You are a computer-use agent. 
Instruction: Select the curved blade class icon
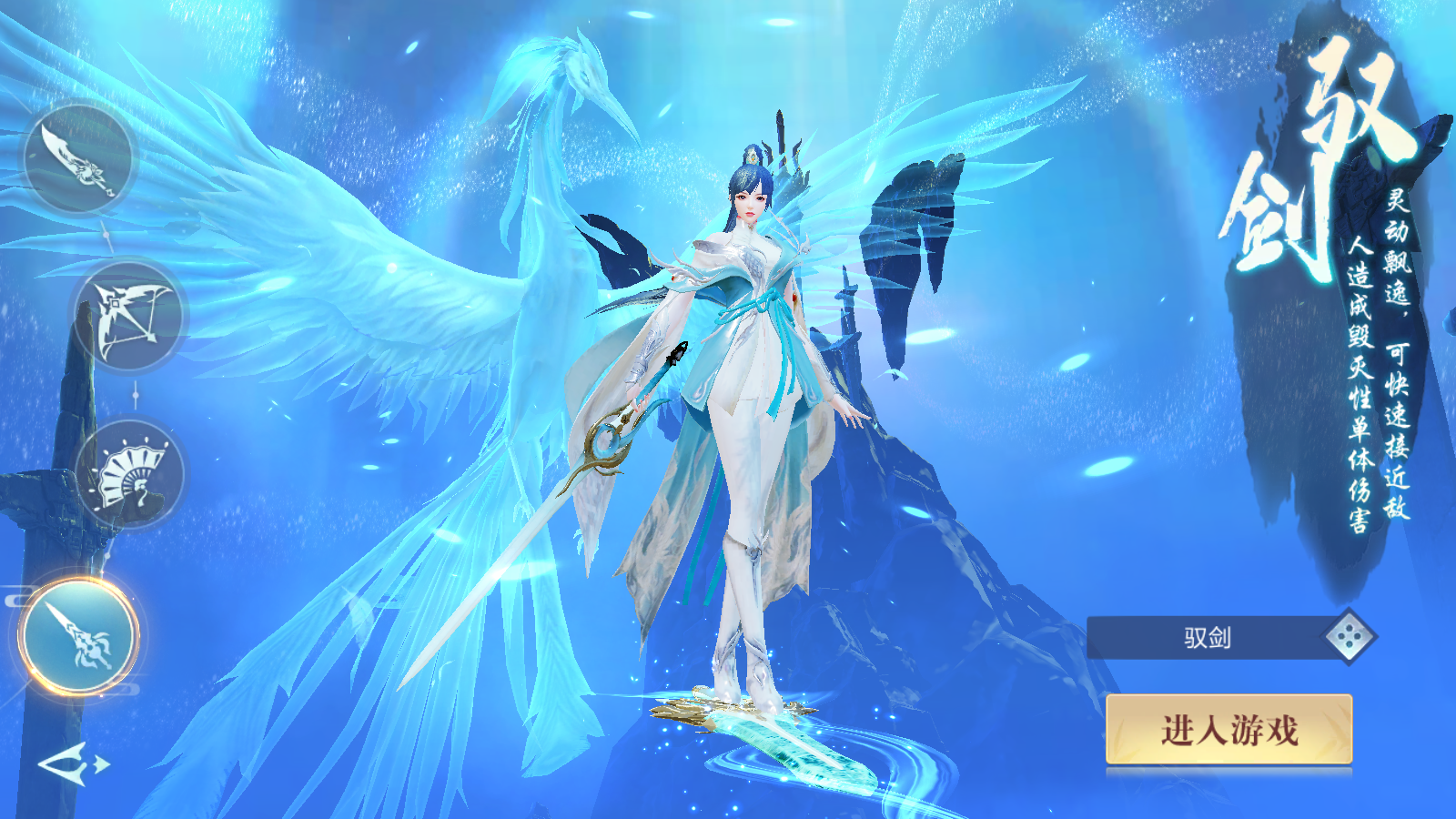pyautogui.click(x=79, y=158)
